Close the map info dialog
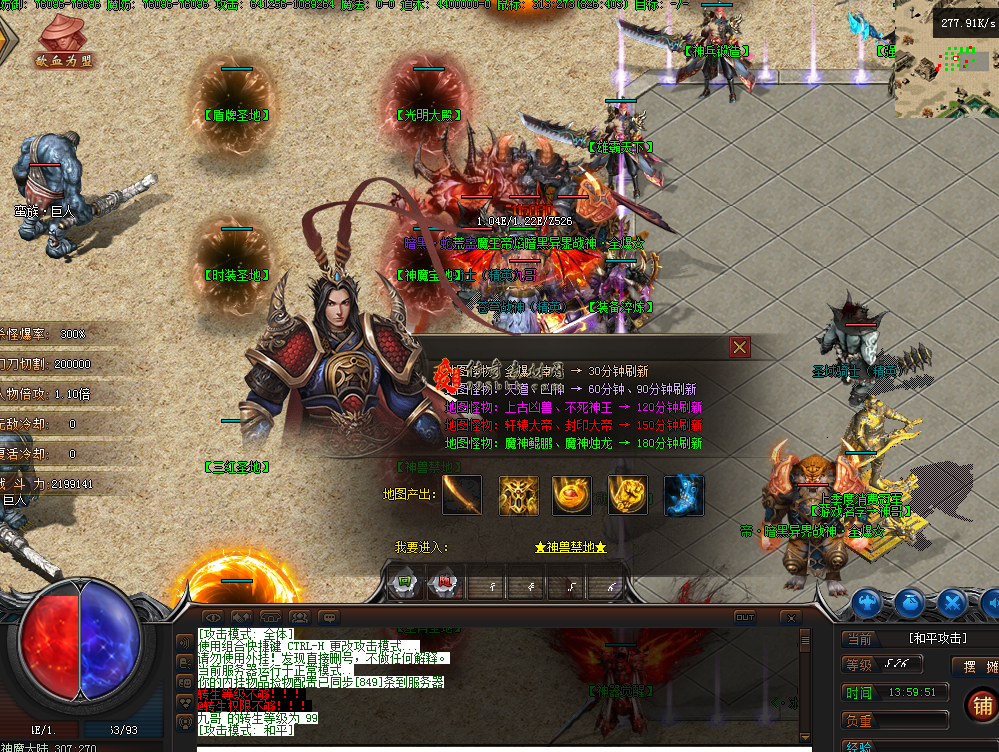The image size is (999, 752). [x=740, y=347]
